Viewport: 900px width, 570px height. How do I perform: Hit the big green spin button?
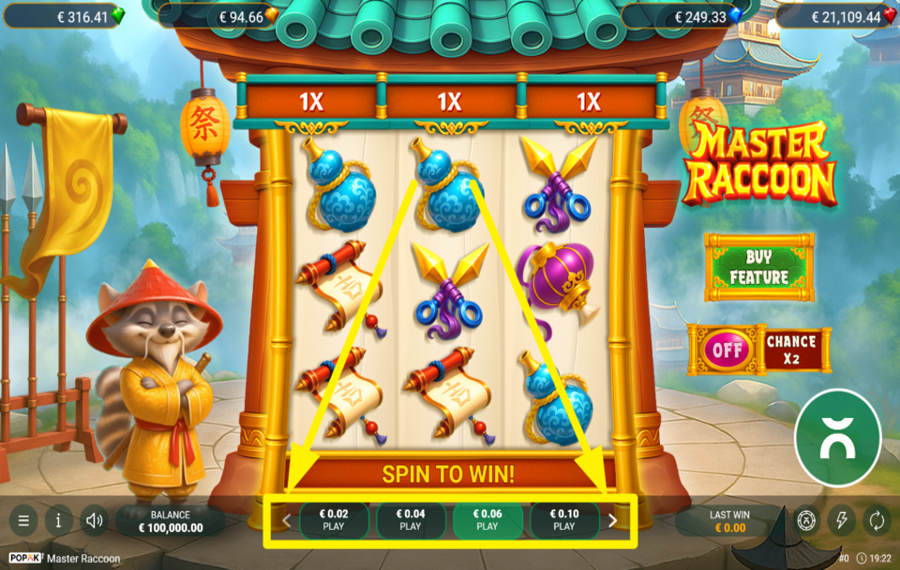coord(837,437)
